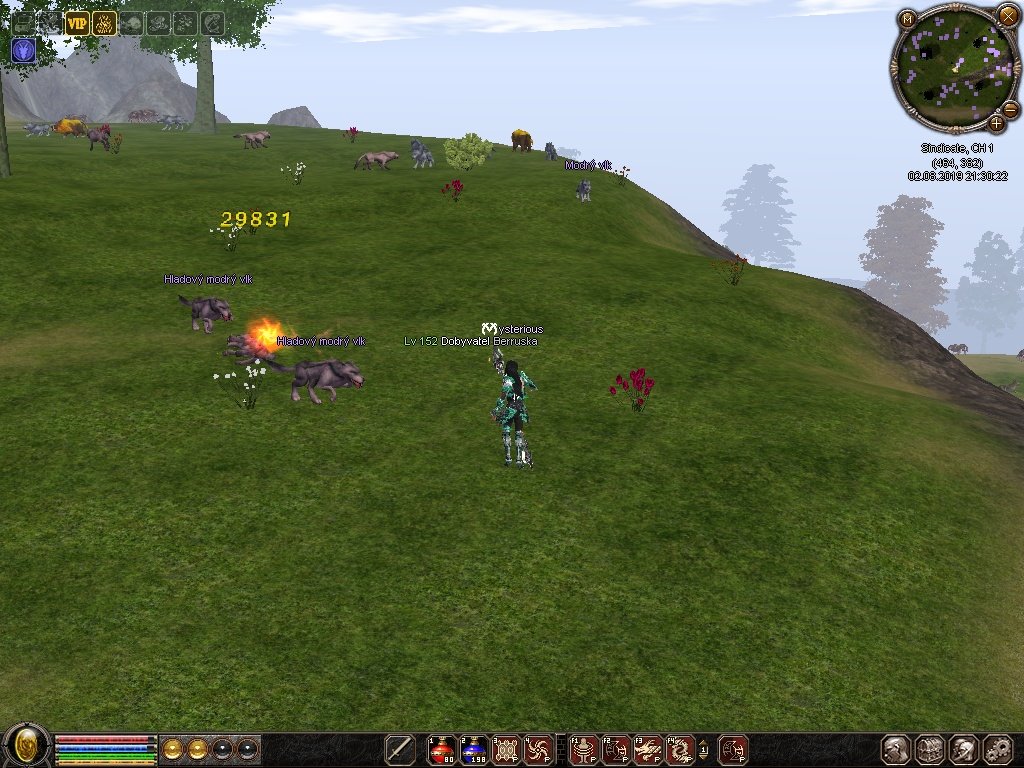Image resolution: width=1024 pixels, height=768 pixels.
Task: Open the character window from the bottom-right menu
Action: [x=896, y=750]
